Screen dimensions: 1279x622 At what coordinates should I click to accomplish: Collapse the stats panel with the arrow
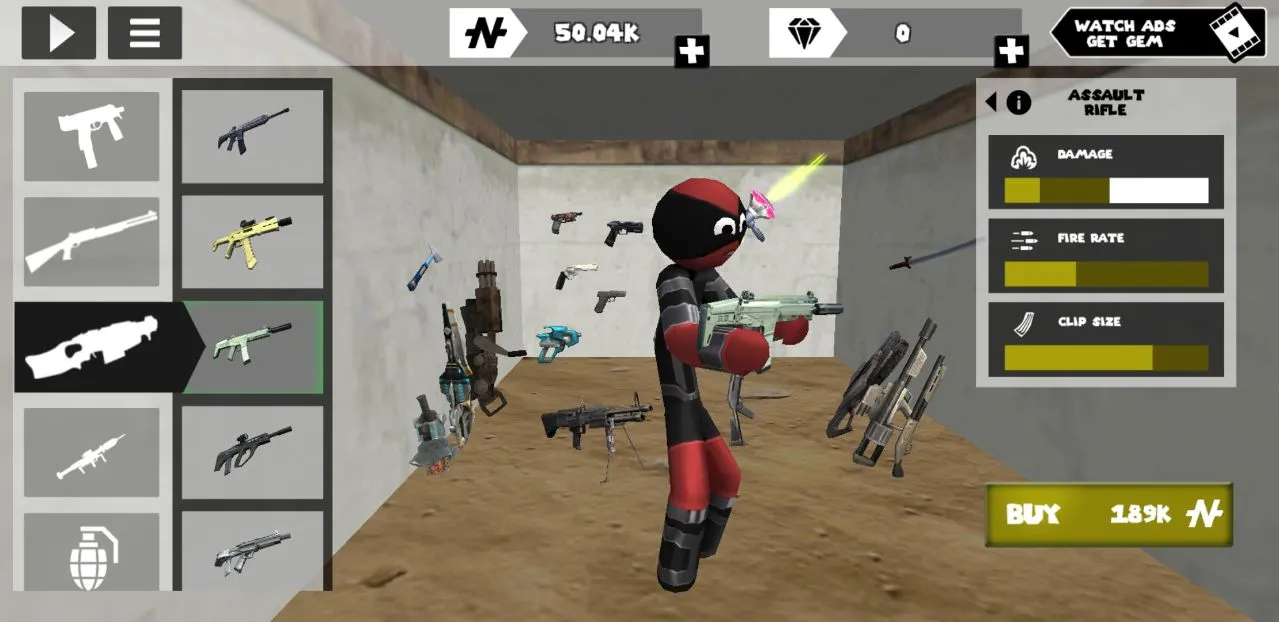pyautogui.click(x=991, y=102)
